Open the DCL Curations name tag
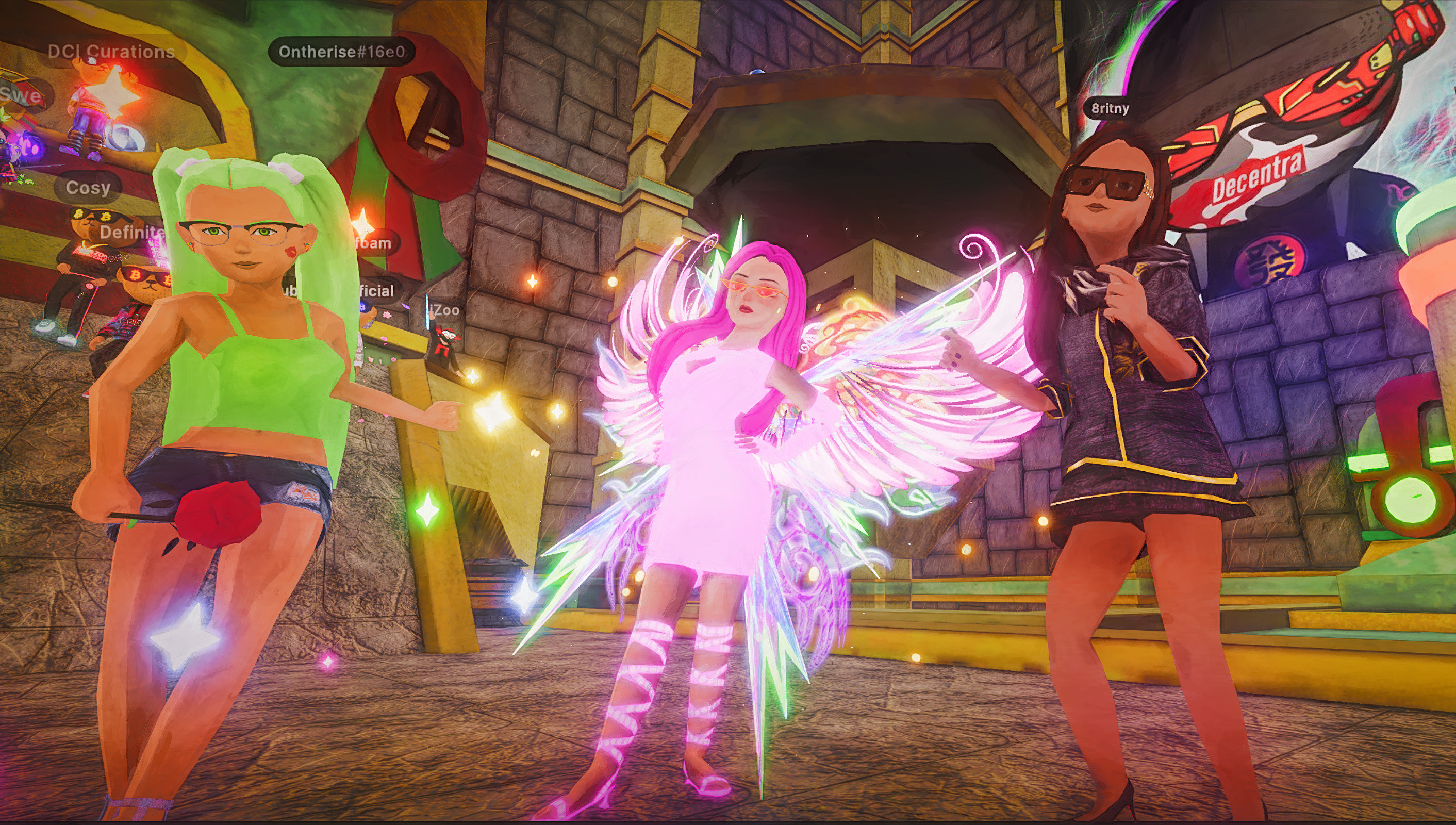 pos(111,52)
